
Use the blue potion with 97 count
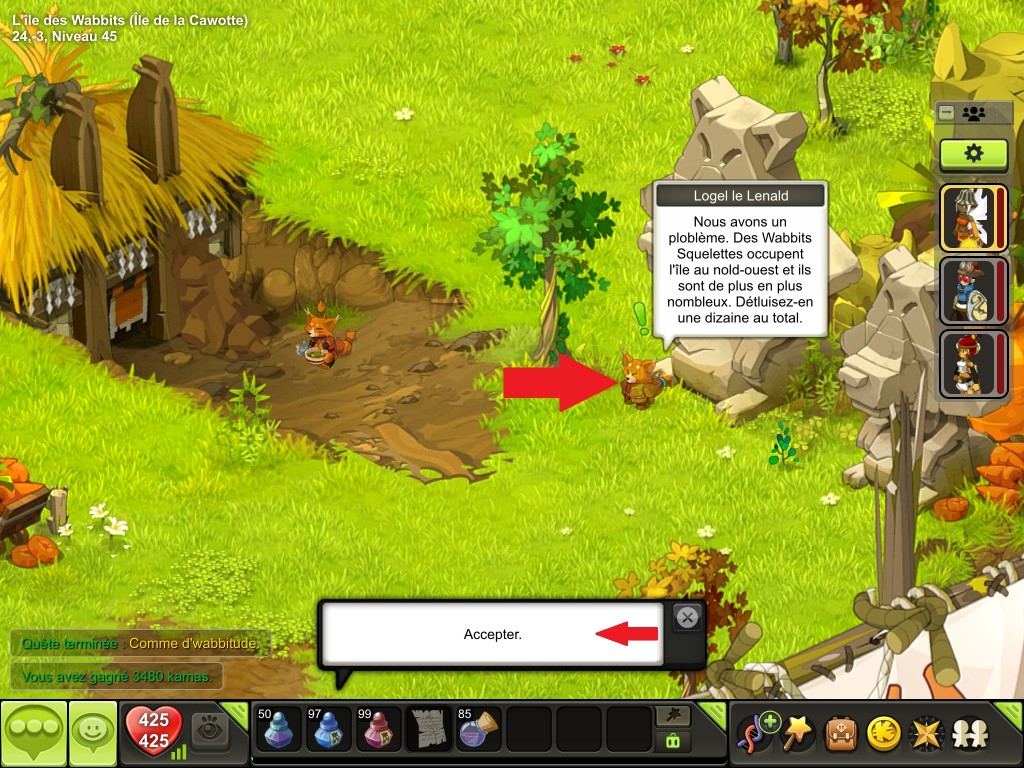[x=328, y=729]
